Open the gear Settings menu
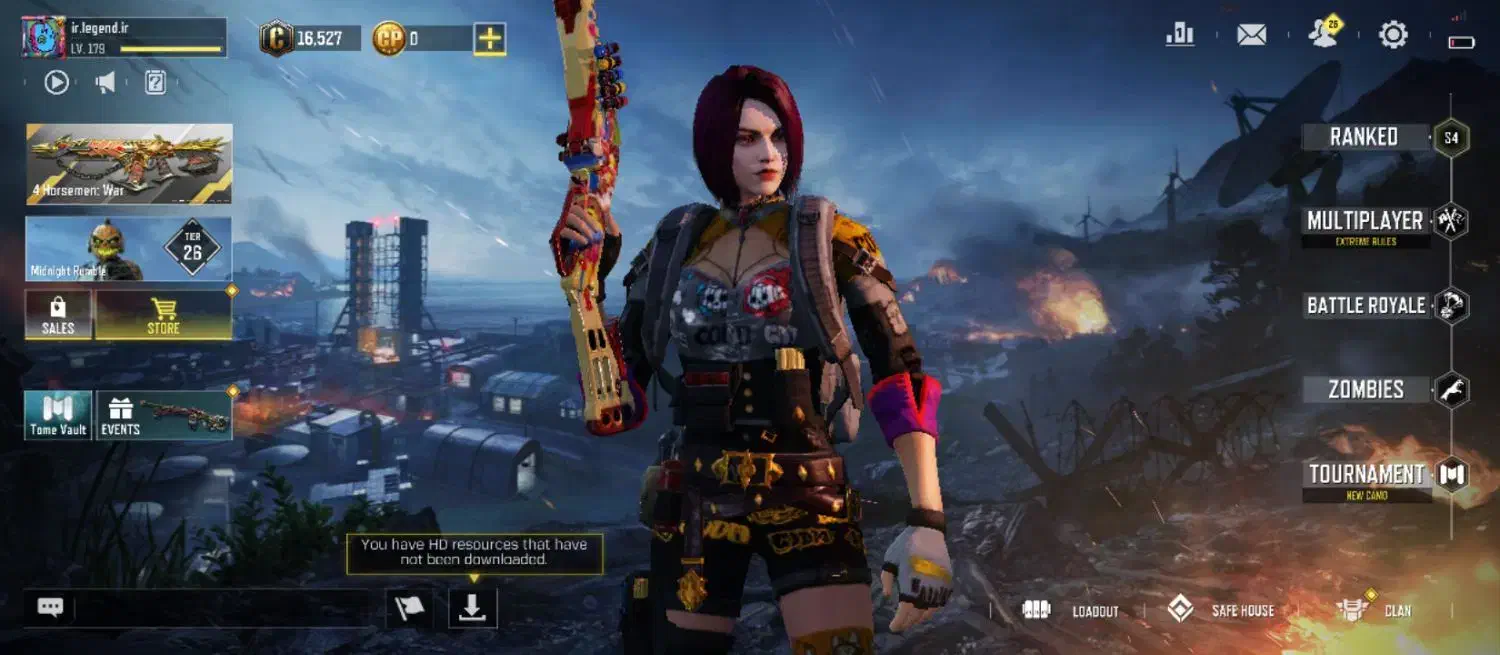The width and height of the screenshot is (1500, 655). [1393, 35]
